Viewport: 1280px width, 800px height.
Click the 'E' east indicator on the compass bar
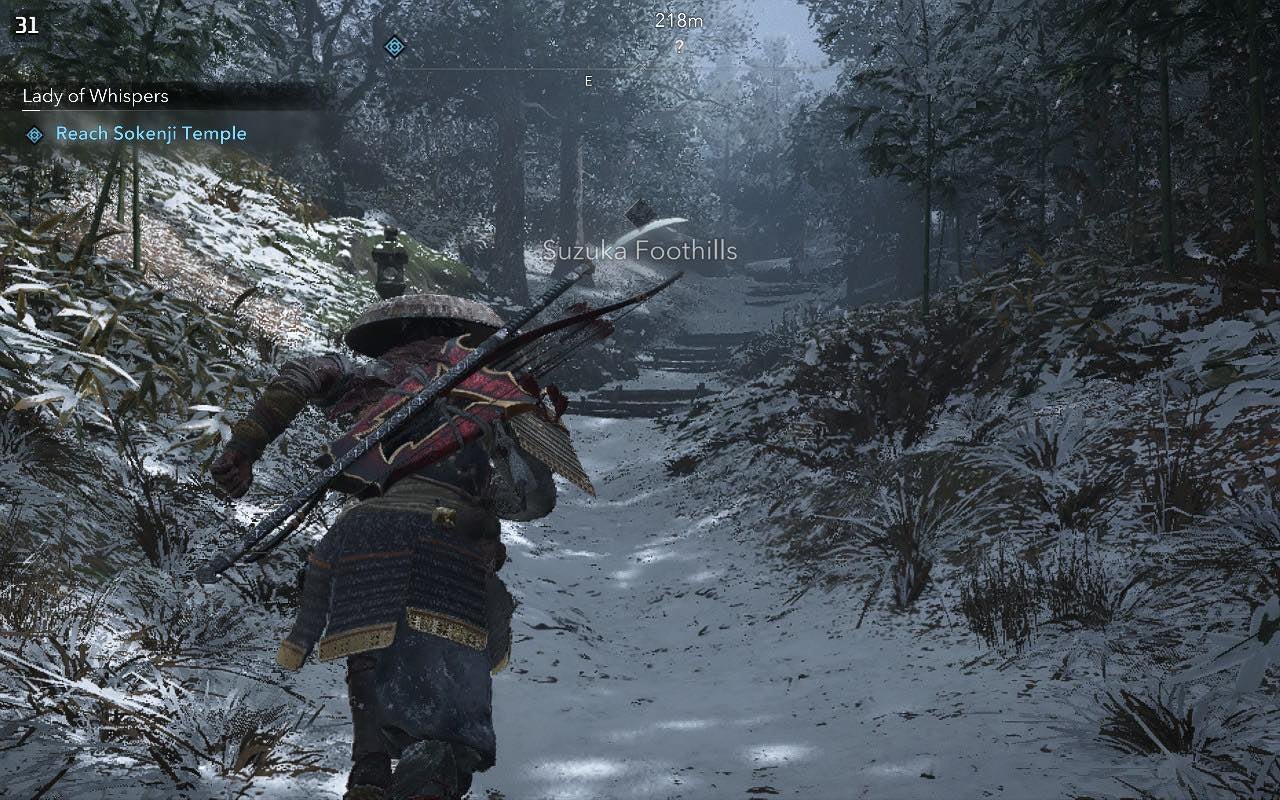(588, 81)
